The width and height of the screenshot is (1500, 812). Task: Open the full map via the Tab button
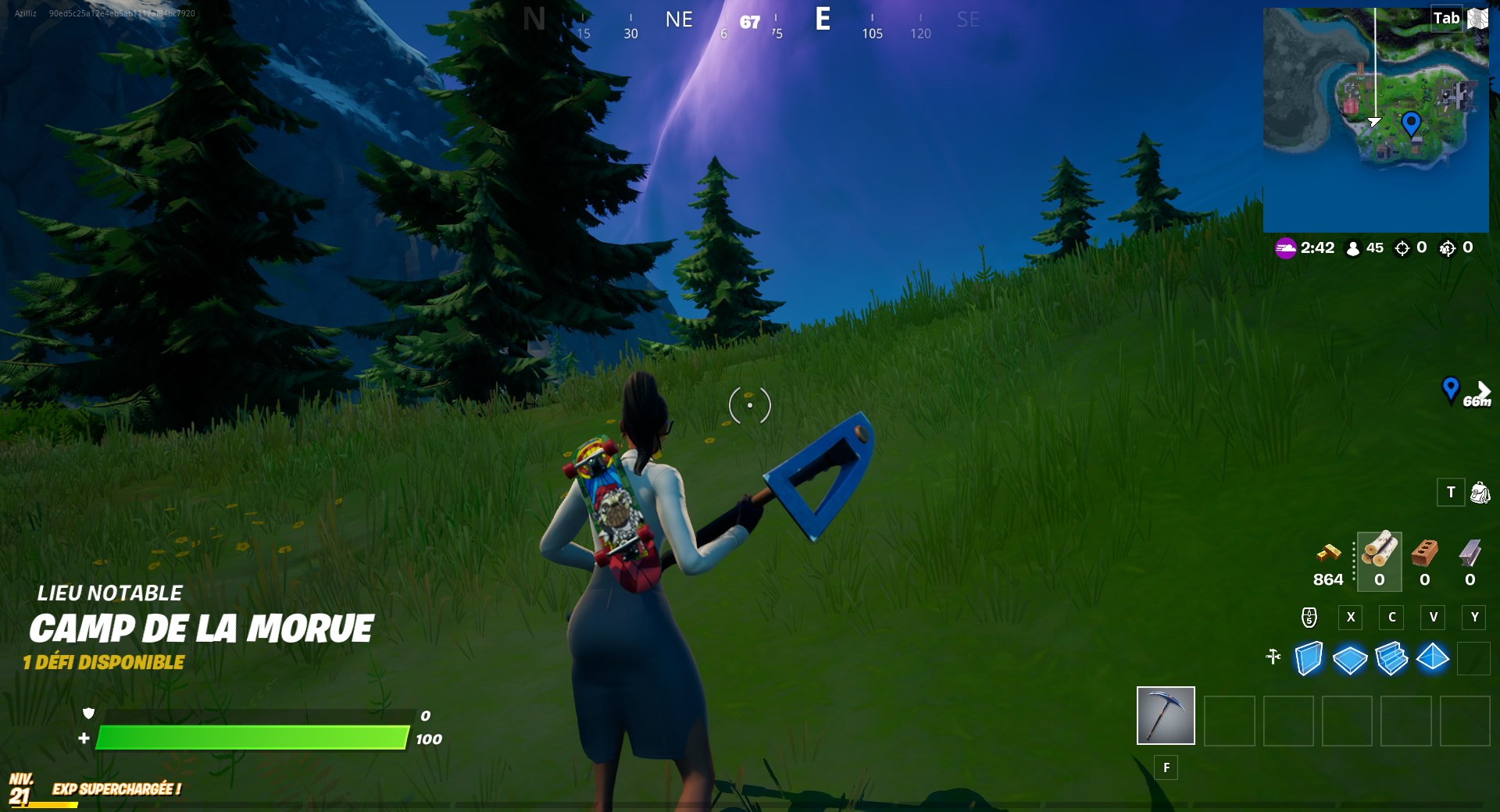(1445, 17)
